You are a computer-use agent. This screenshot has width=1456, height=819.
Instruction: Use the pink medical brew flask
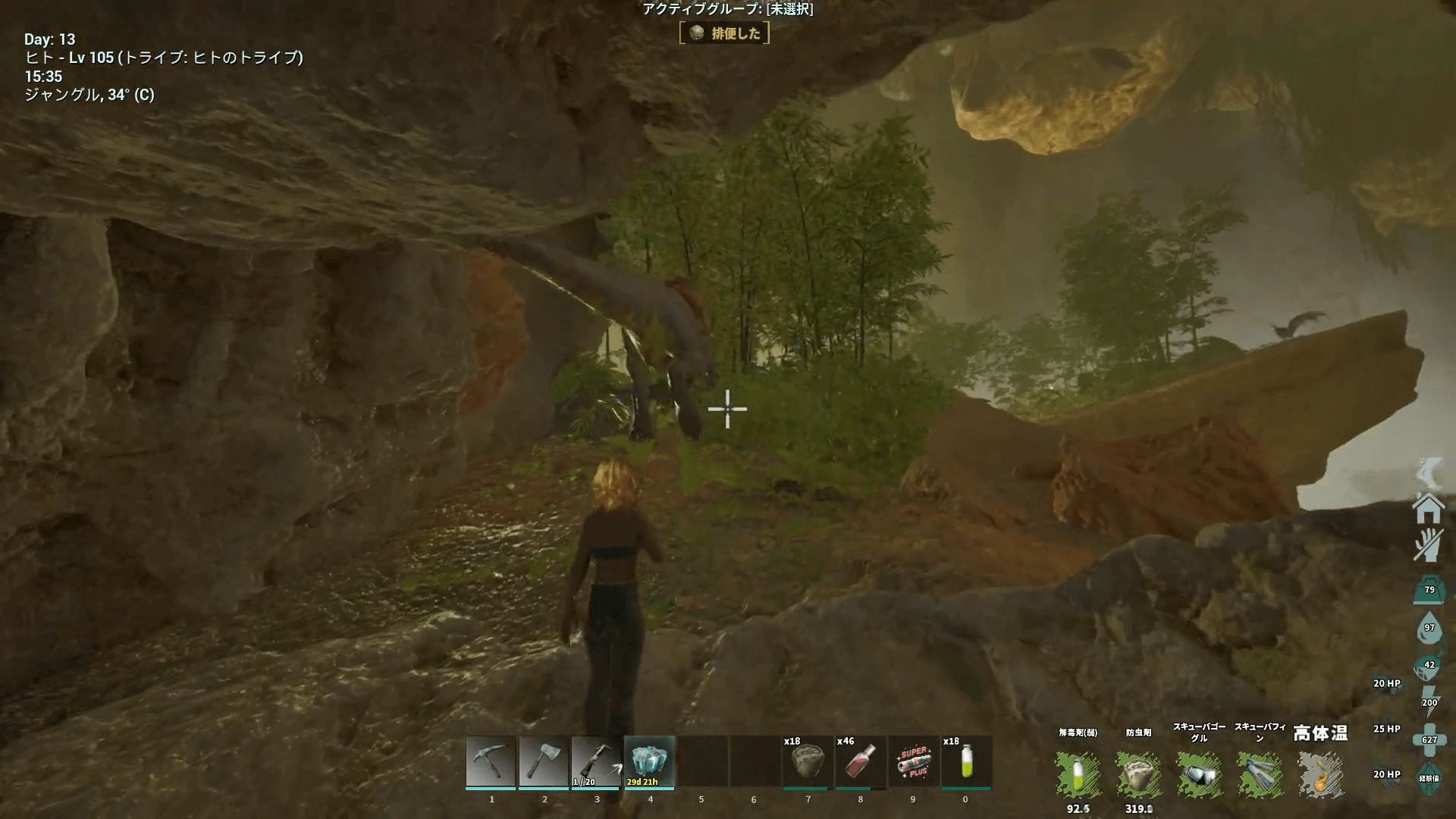click(860, 761)
